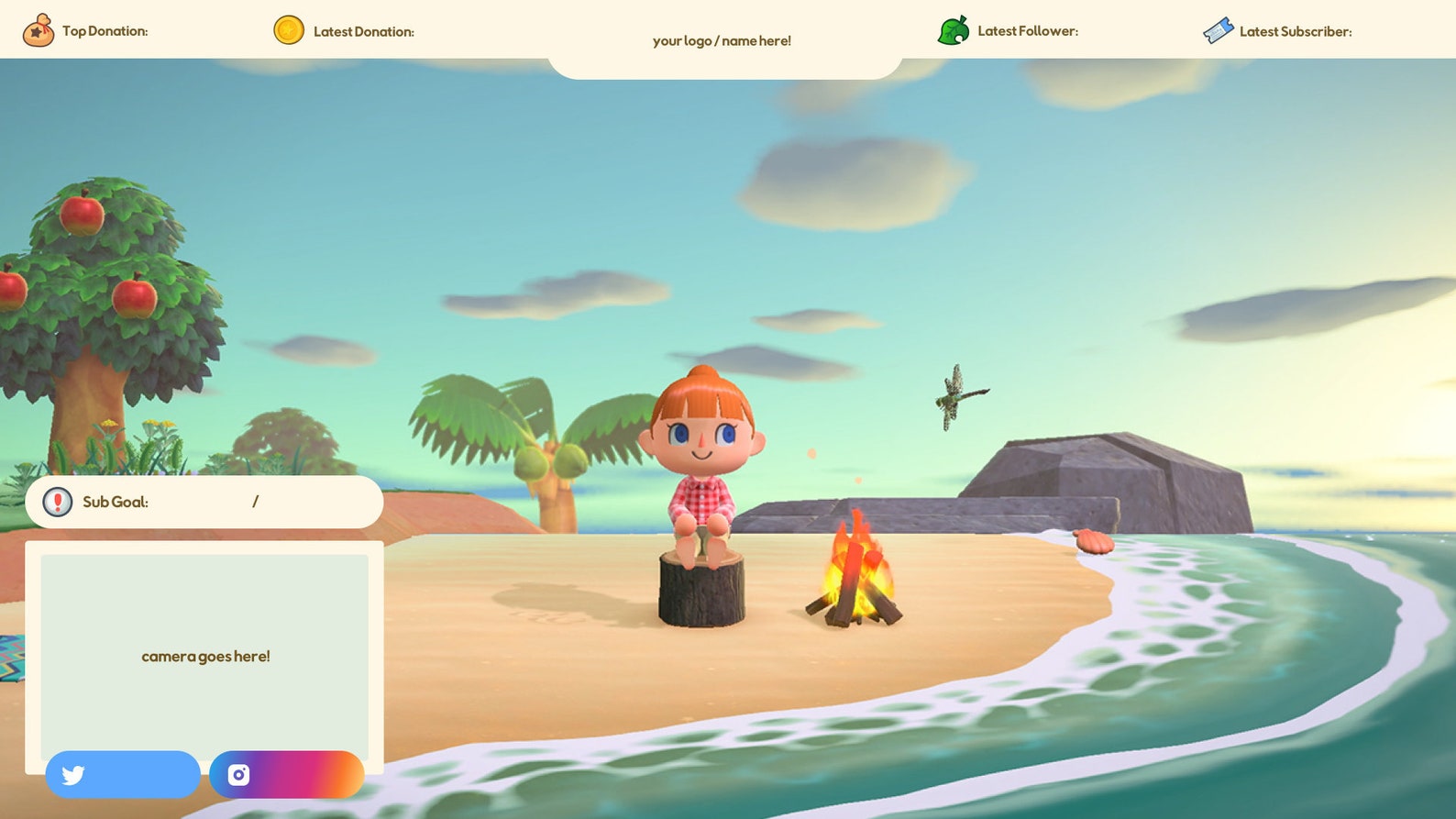Image resolution: width=1456 pixels, height=819 pixels.
Task: Click the bell bag Top Donation icon
Action: coord(40,28)
